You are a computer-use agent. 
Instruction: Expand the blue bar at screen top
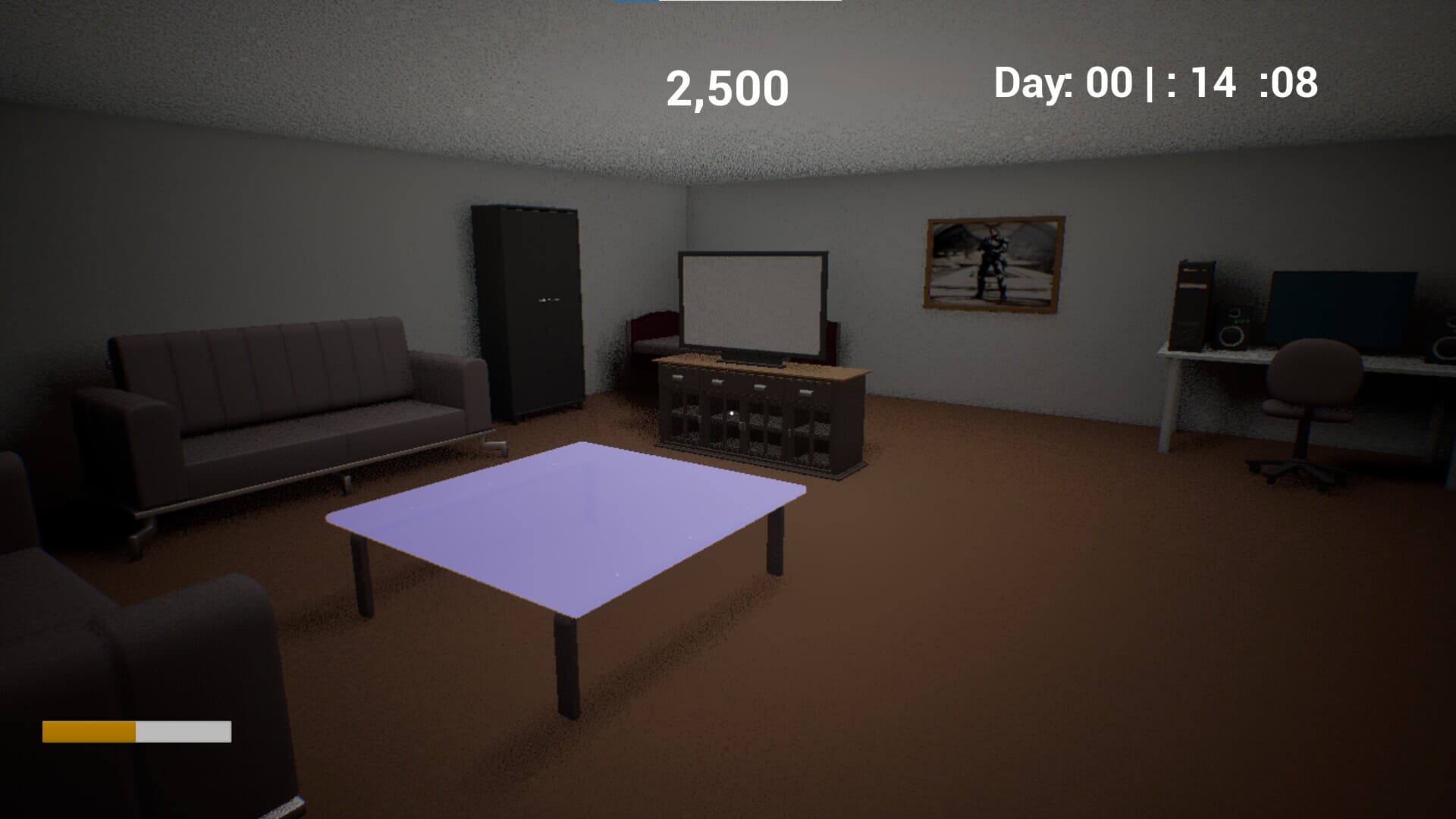pyautogui.click(x=633, y=3)
